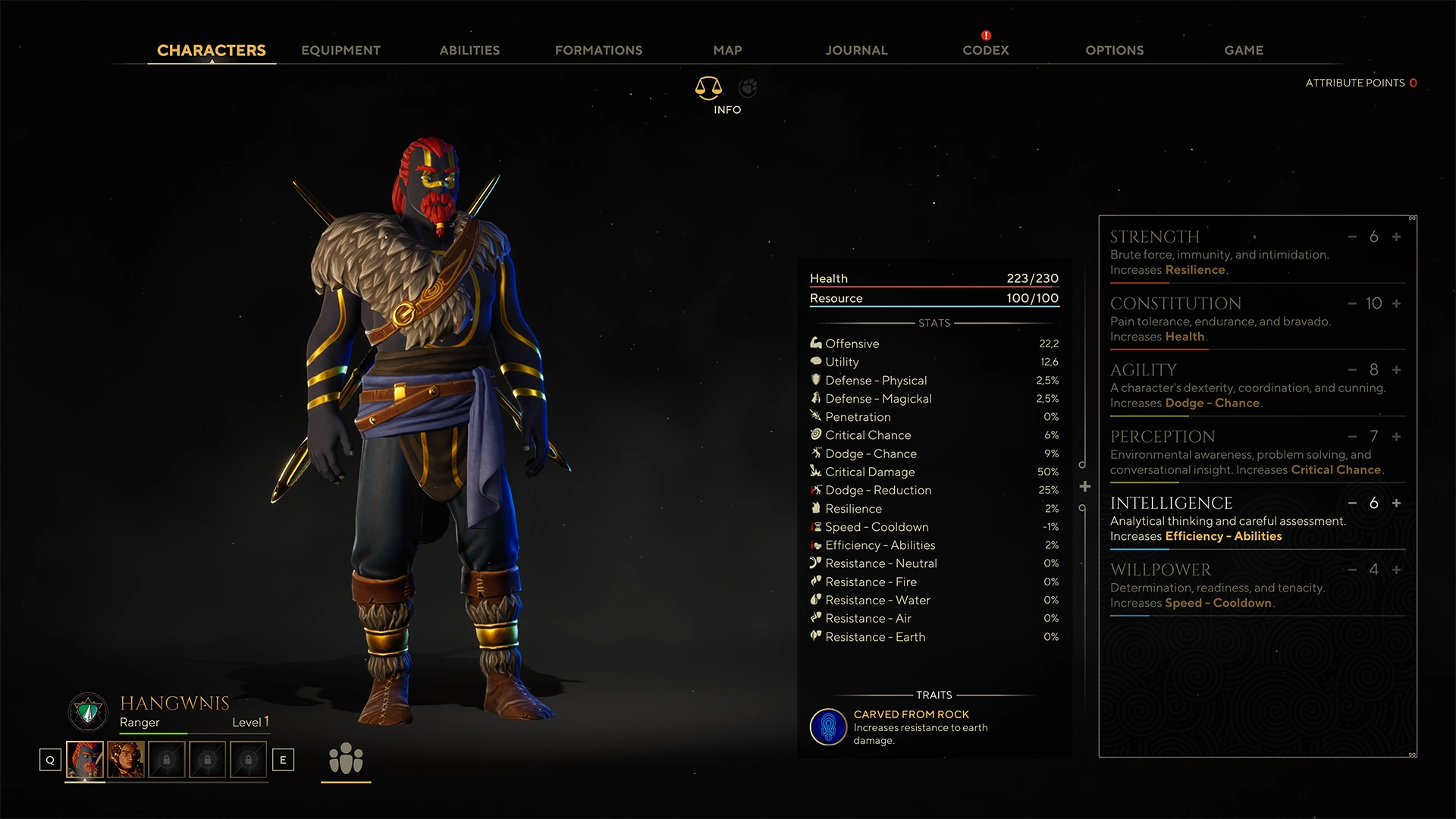Increase Strength with its plus button

coord(1395,237)
